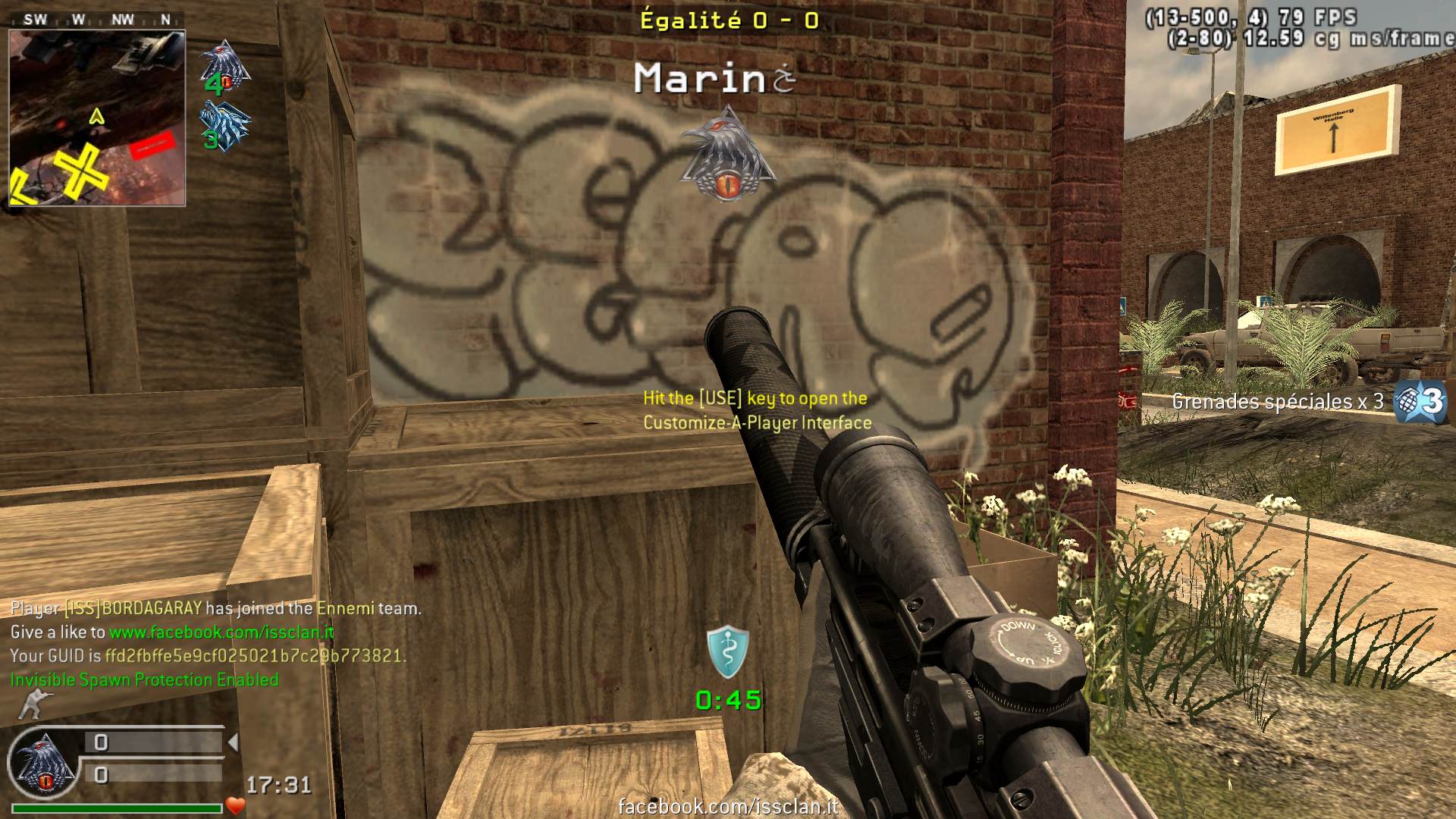The width and height of the screenshot is (1456, 819).
Task: Click the compass heading strip
Action: [x=97, y=20]
